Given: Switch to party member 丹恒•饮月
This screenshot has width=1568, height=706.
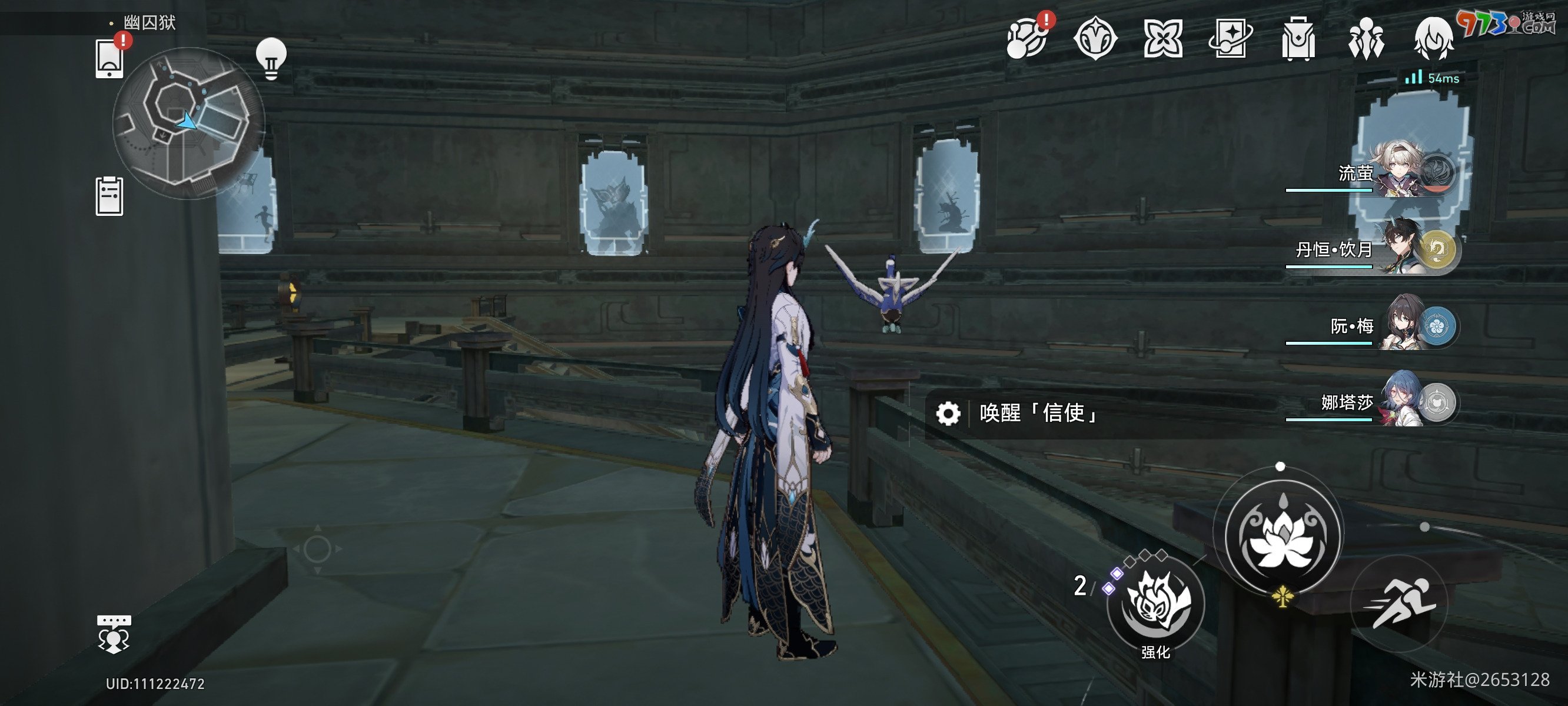Looking at the screenshot, I should pyautogui.click(x=1400, y=250).
